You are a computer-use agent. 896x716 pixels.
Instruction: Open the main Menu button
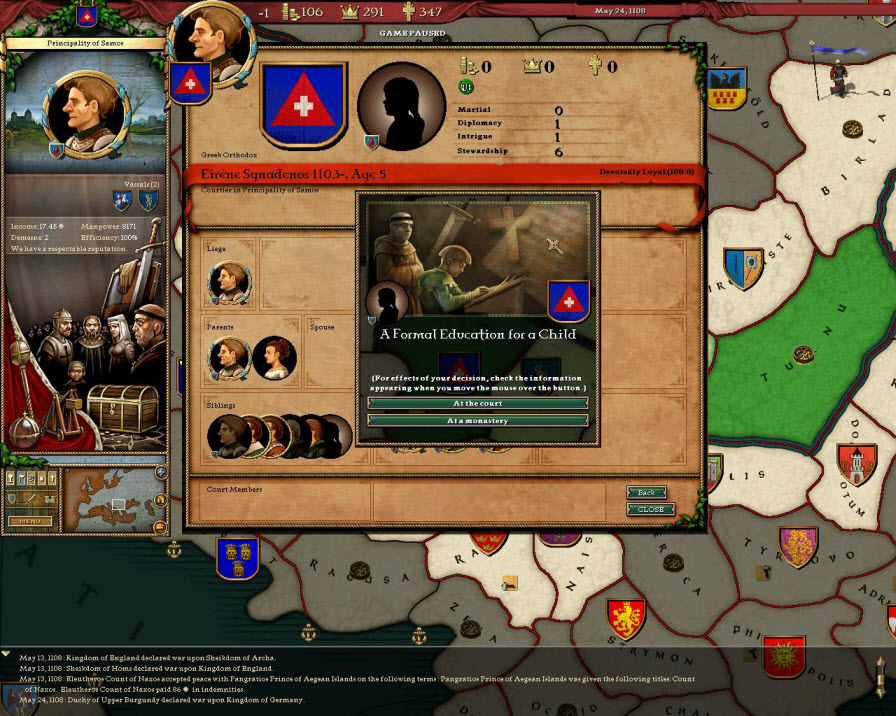pos(30,521)
